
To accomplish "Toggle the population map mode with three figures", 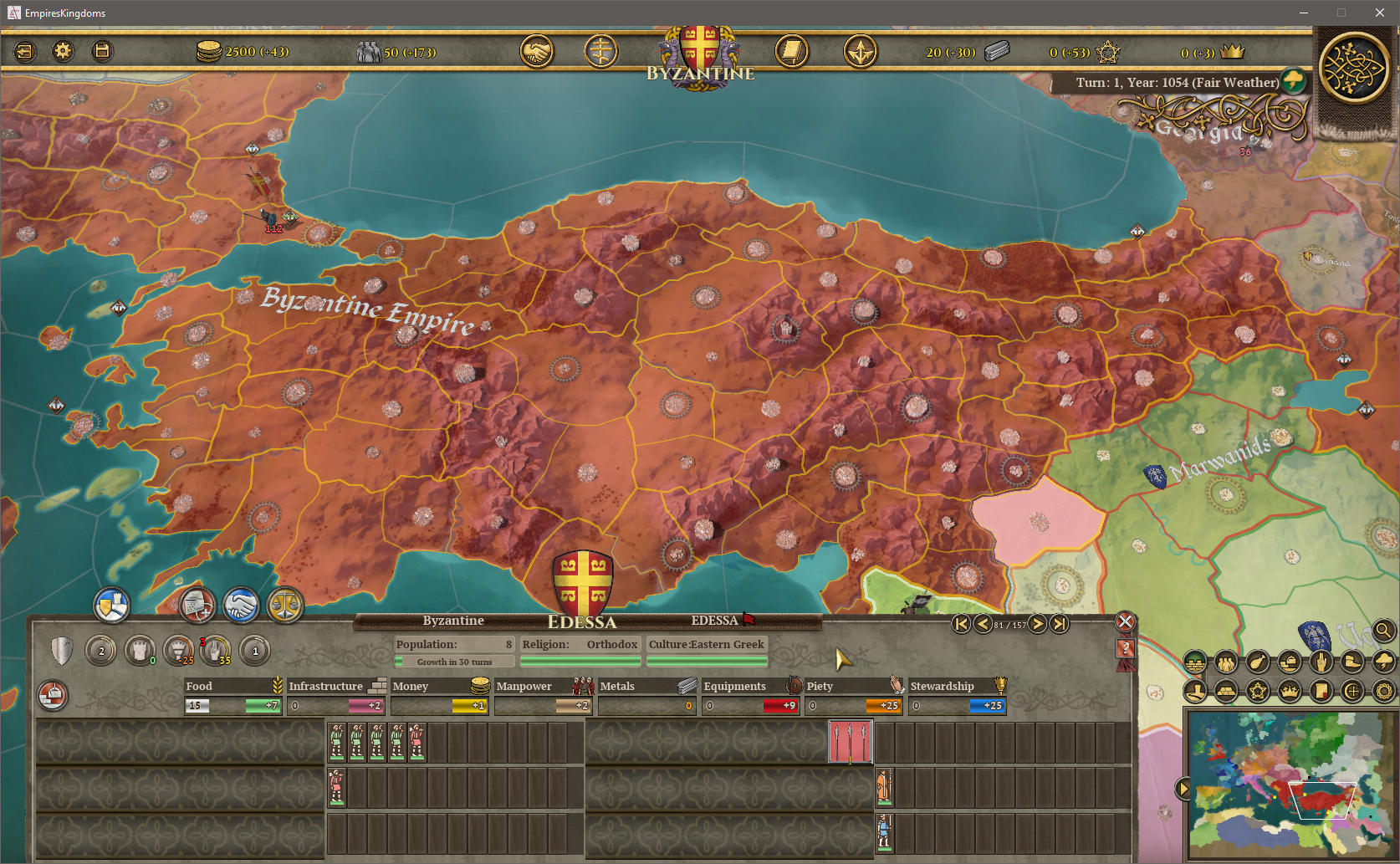I will coord(1226,662).
